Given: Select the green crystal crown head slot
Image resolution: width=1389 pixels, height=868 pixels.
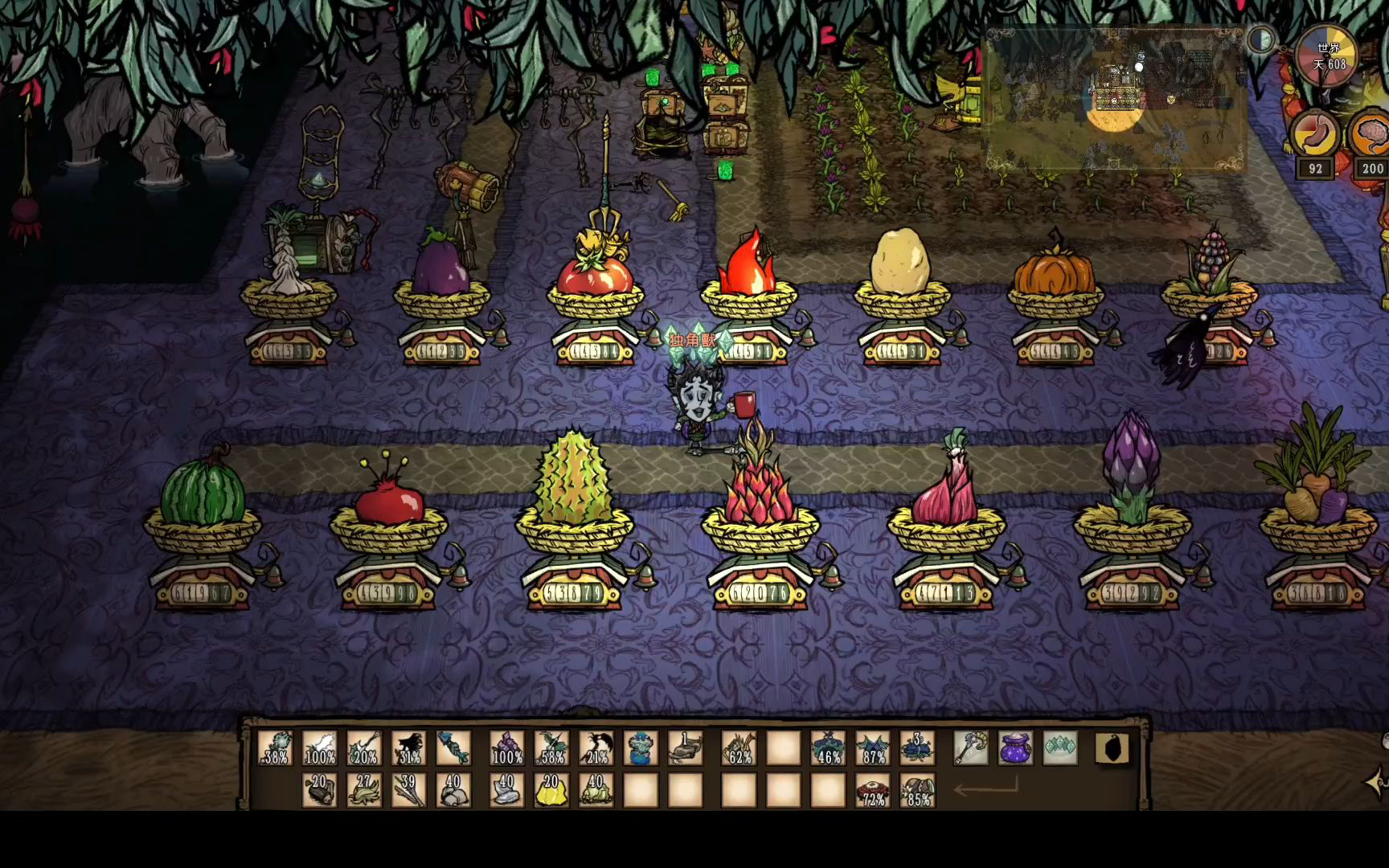Looking at the screenshot, I should 1060,747.
